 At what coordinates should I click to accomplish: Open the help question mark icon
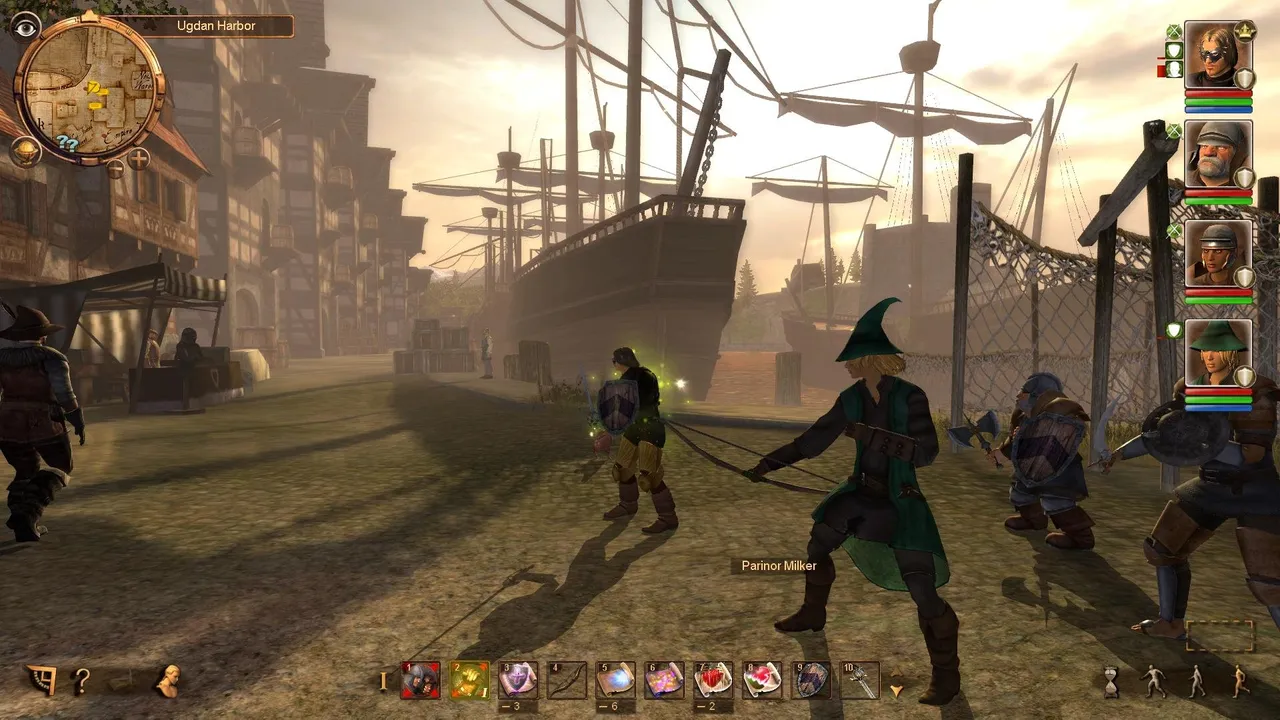tap(82, 682)
